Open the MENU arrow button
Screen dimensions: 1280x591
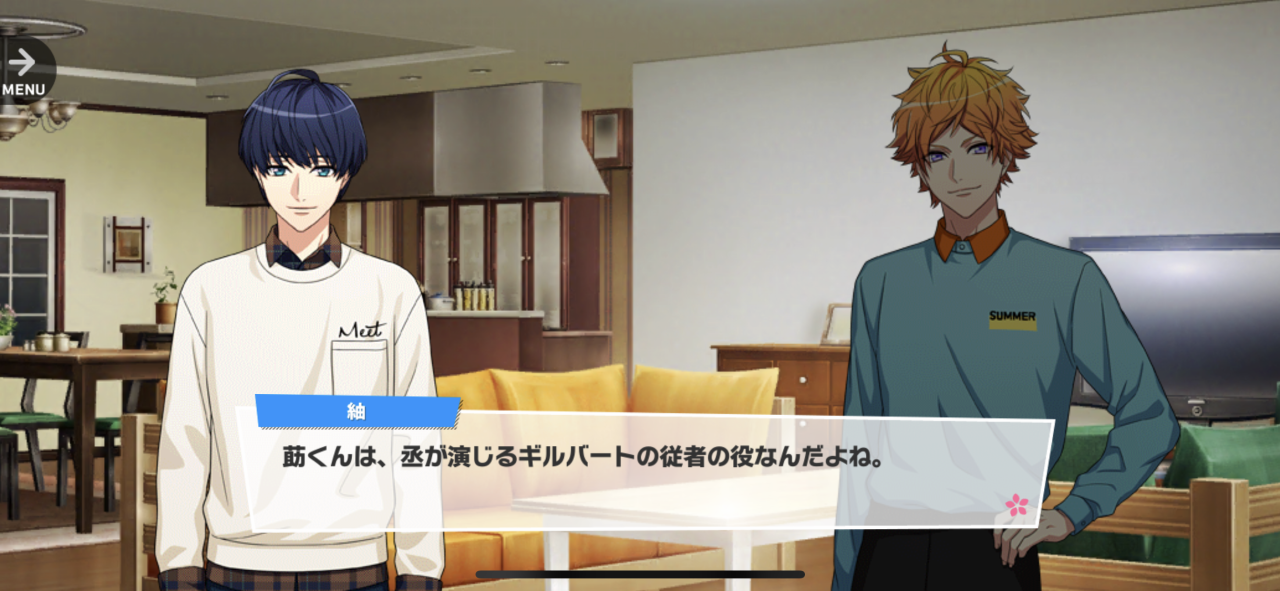click(x=24, y=68)
